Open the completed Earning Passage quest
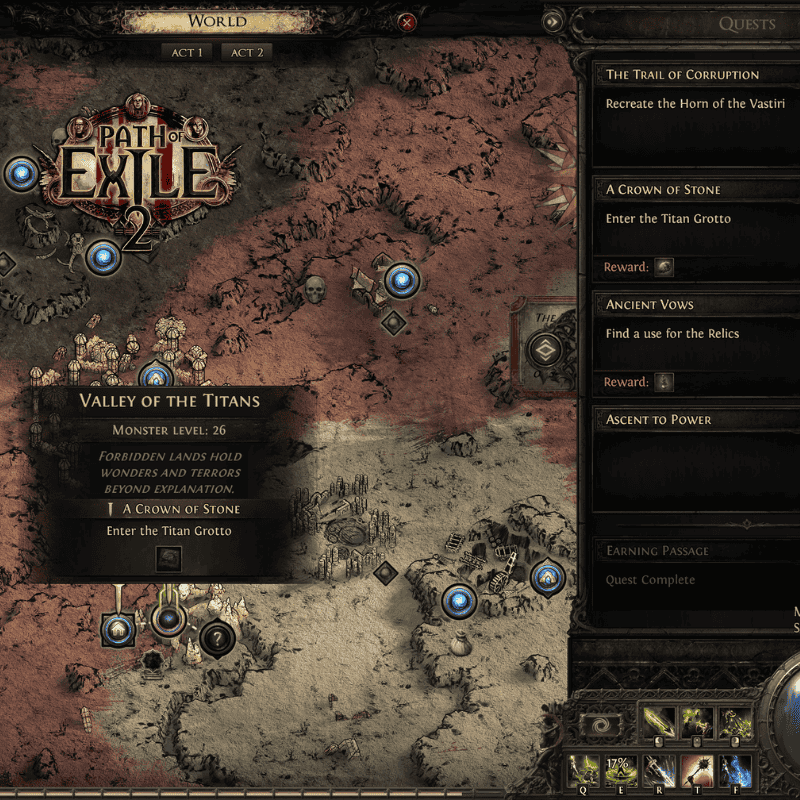This screenshot has height=800, width=800. 657,550
